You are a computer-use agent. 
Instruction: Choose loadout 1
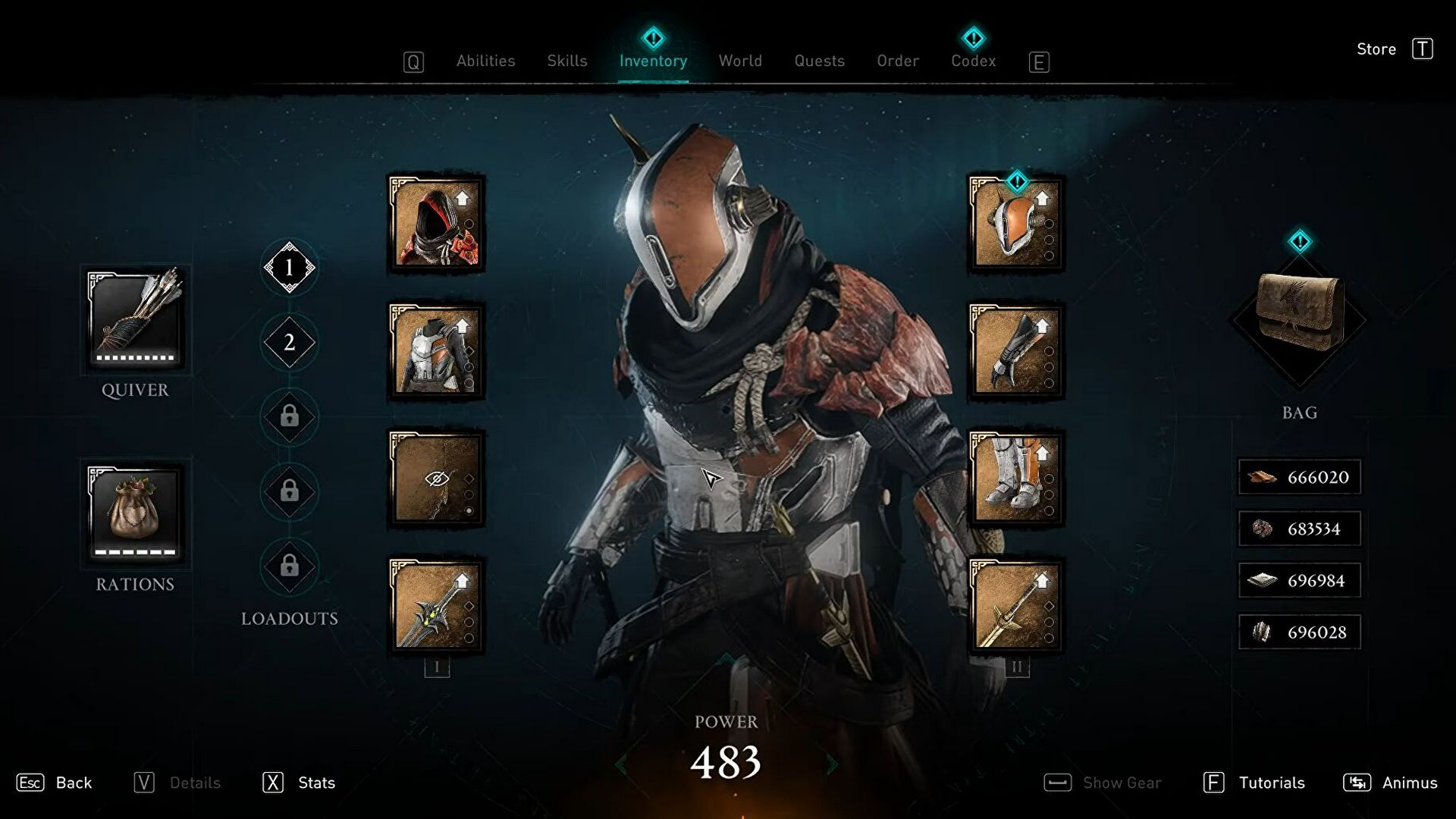(x=289, y=268)
